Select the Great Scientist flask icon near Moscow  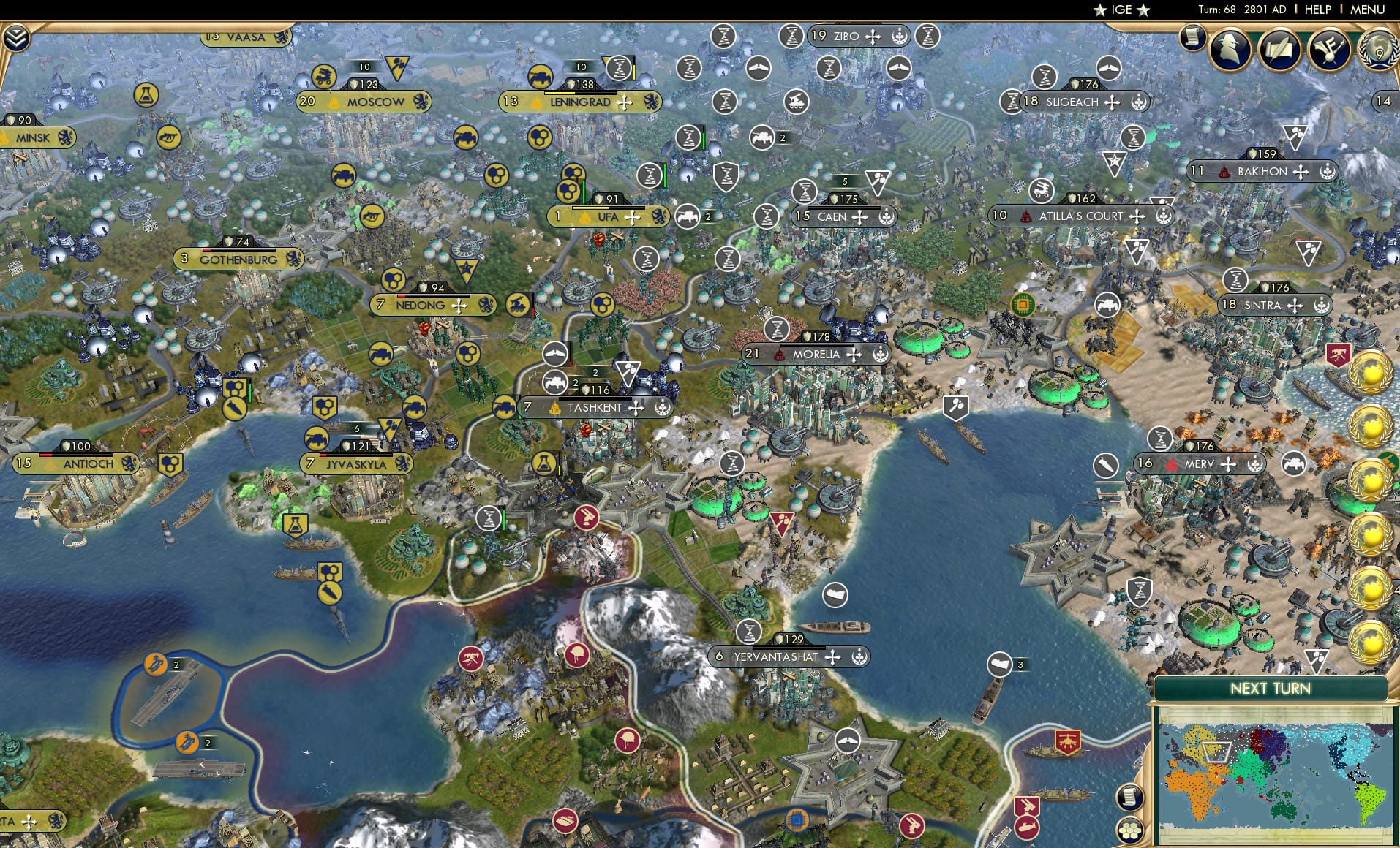click(147, 94)
